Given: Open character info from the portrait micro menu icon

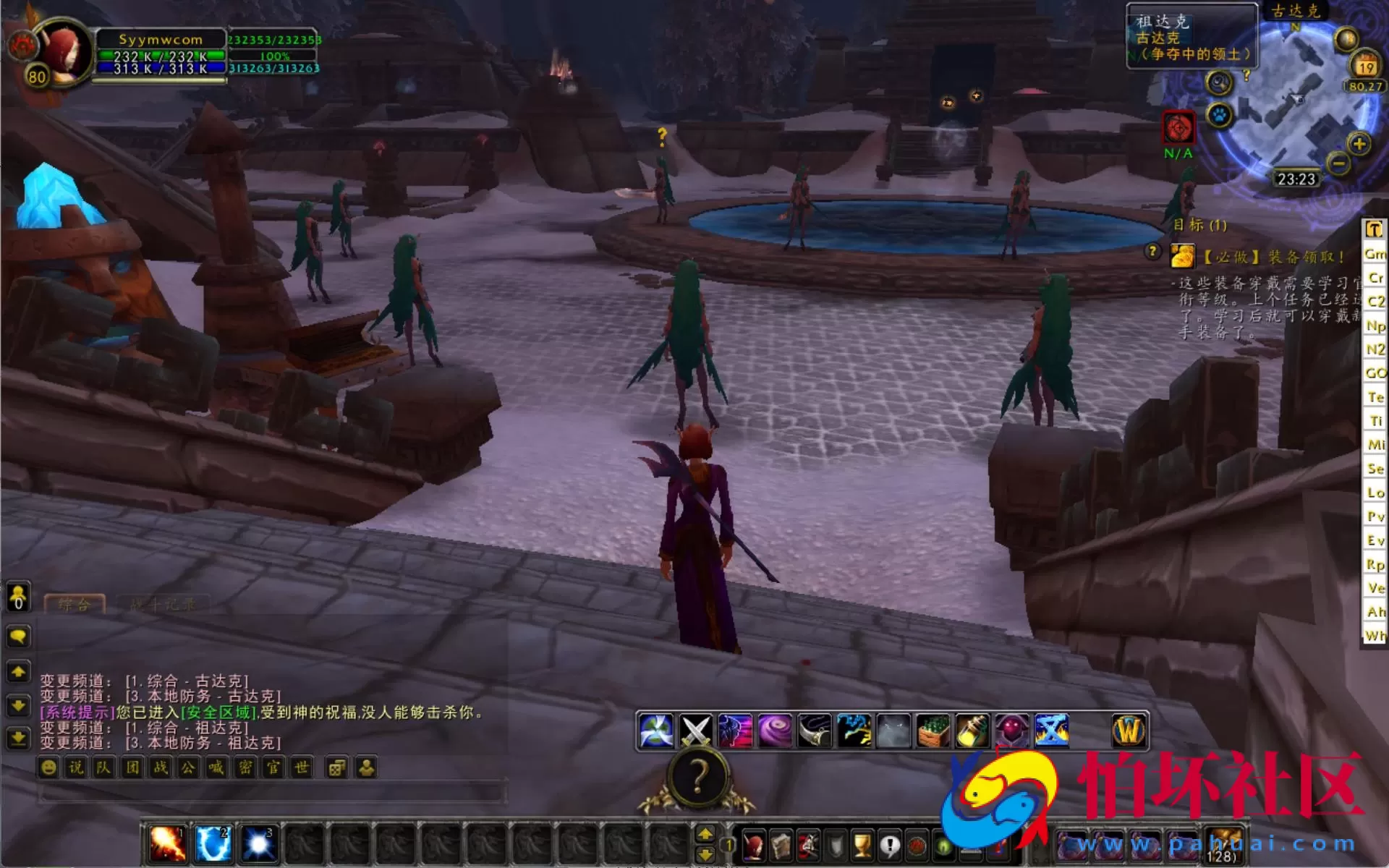Looking at the screenshot, I should (754, 845).
